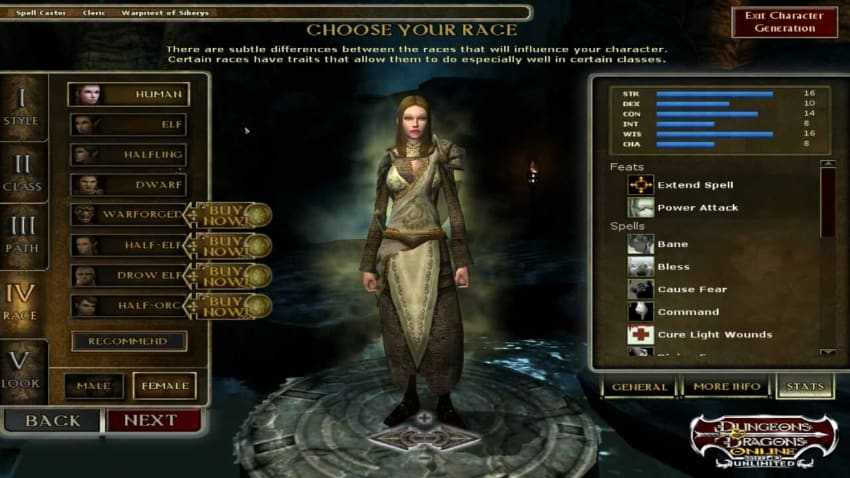The height and width of the screenshot is (478, 850).
Task: Select the Cure Light Wounds spell icon
Action: [x=641, y=335]
